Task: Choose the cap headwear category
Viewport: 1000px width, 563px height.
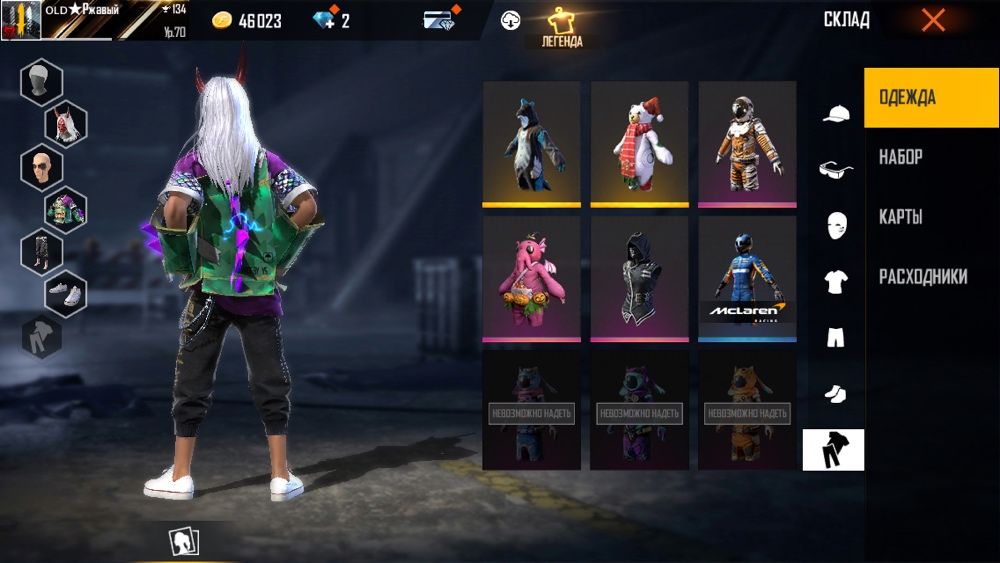Action: 835,114
